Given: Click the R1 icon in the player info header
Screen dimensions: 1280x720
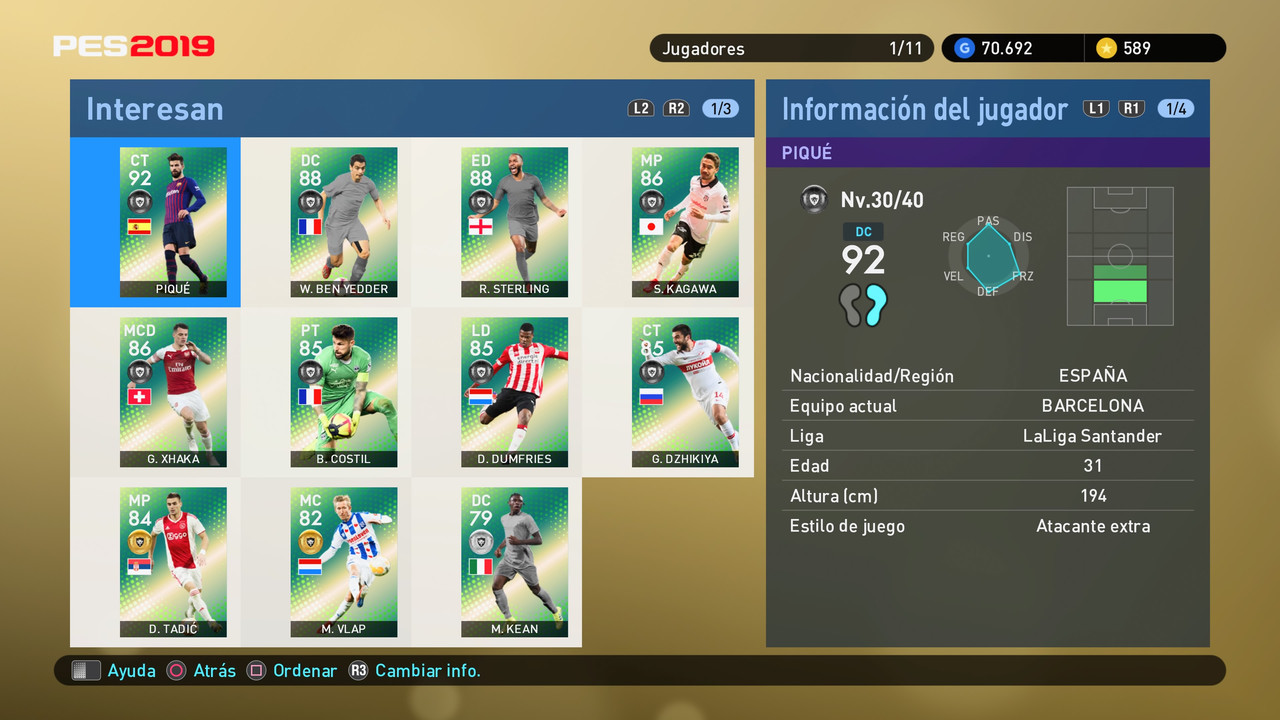Looking at the screenshot, I should click(1131, 108).
